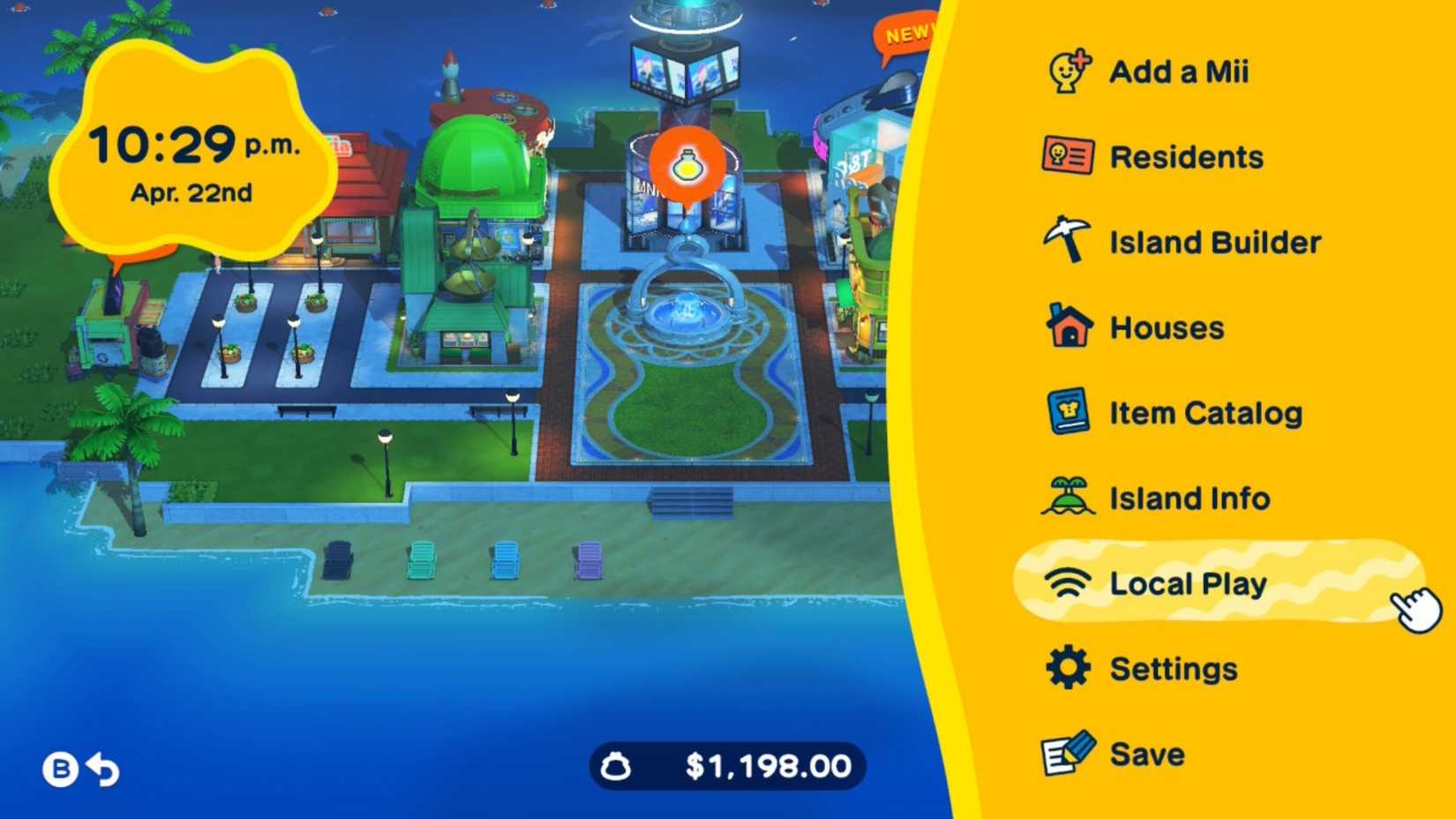1456x819 pixels.
Task: Open the Island Info menu entry
Action: pyautogui.click(x=1189, y=497)
